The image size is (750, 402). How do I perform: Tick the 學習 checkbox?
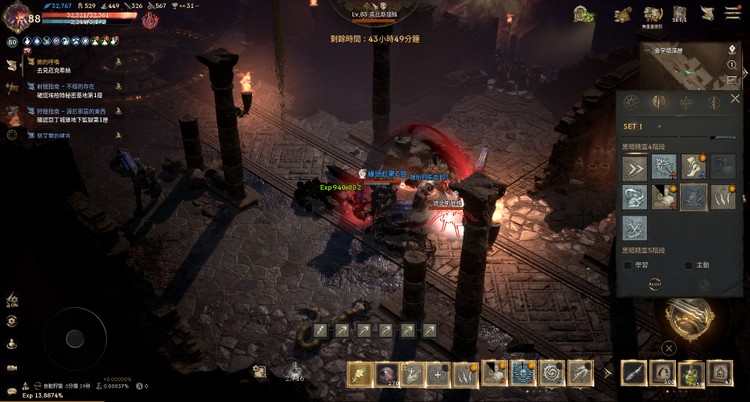point(628,265)
